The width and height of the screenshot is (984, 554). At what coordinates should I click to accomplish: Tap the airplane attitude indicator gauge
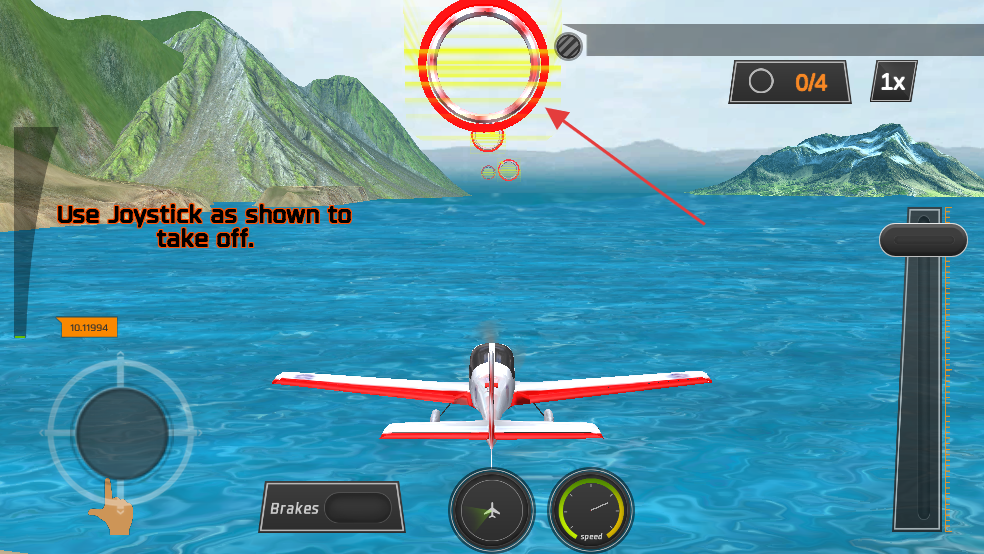point(491,511)
